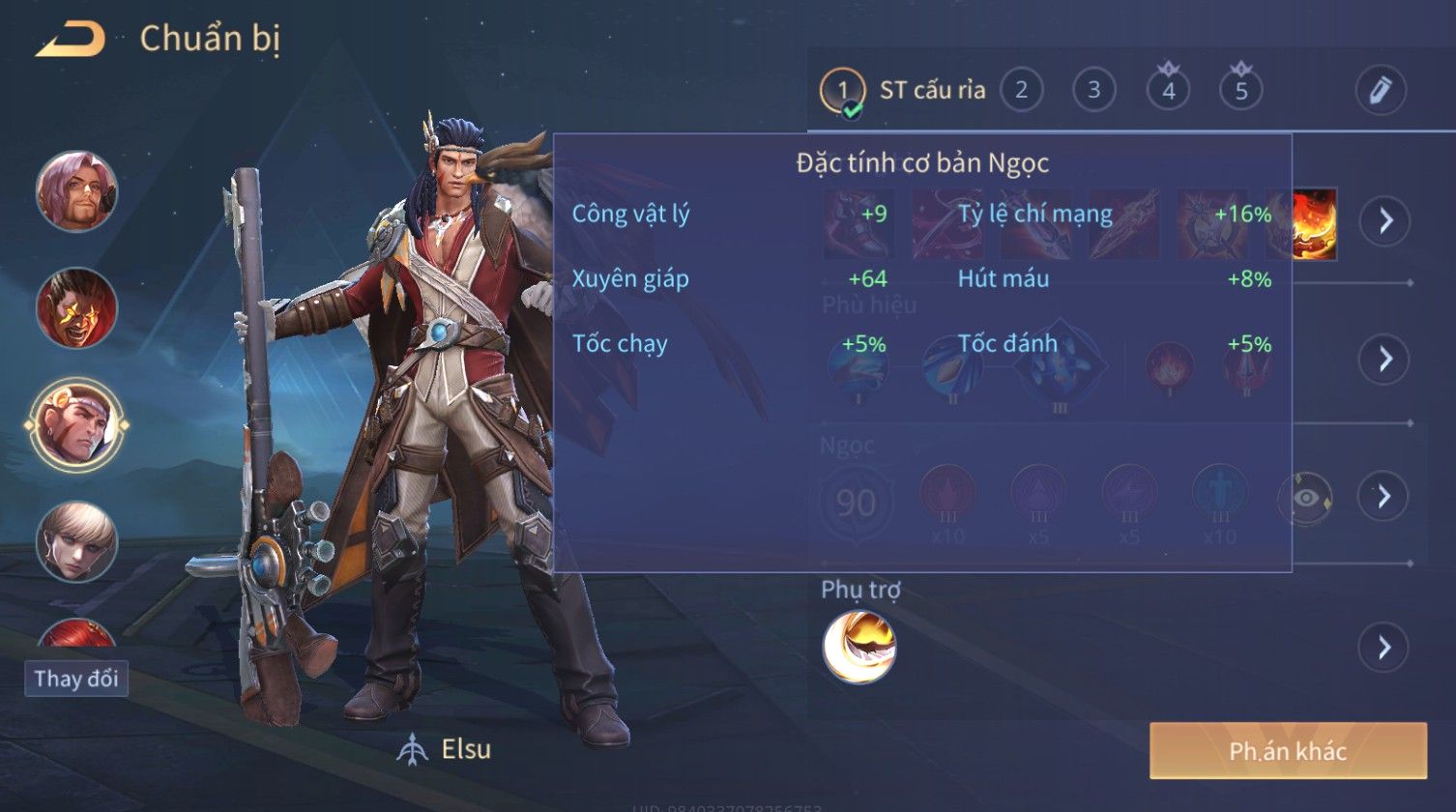The height and width of the screenshot is (812, 1456).
Task: Choose the glowing-eyed dark hero portrait
Action: (77, 307)
